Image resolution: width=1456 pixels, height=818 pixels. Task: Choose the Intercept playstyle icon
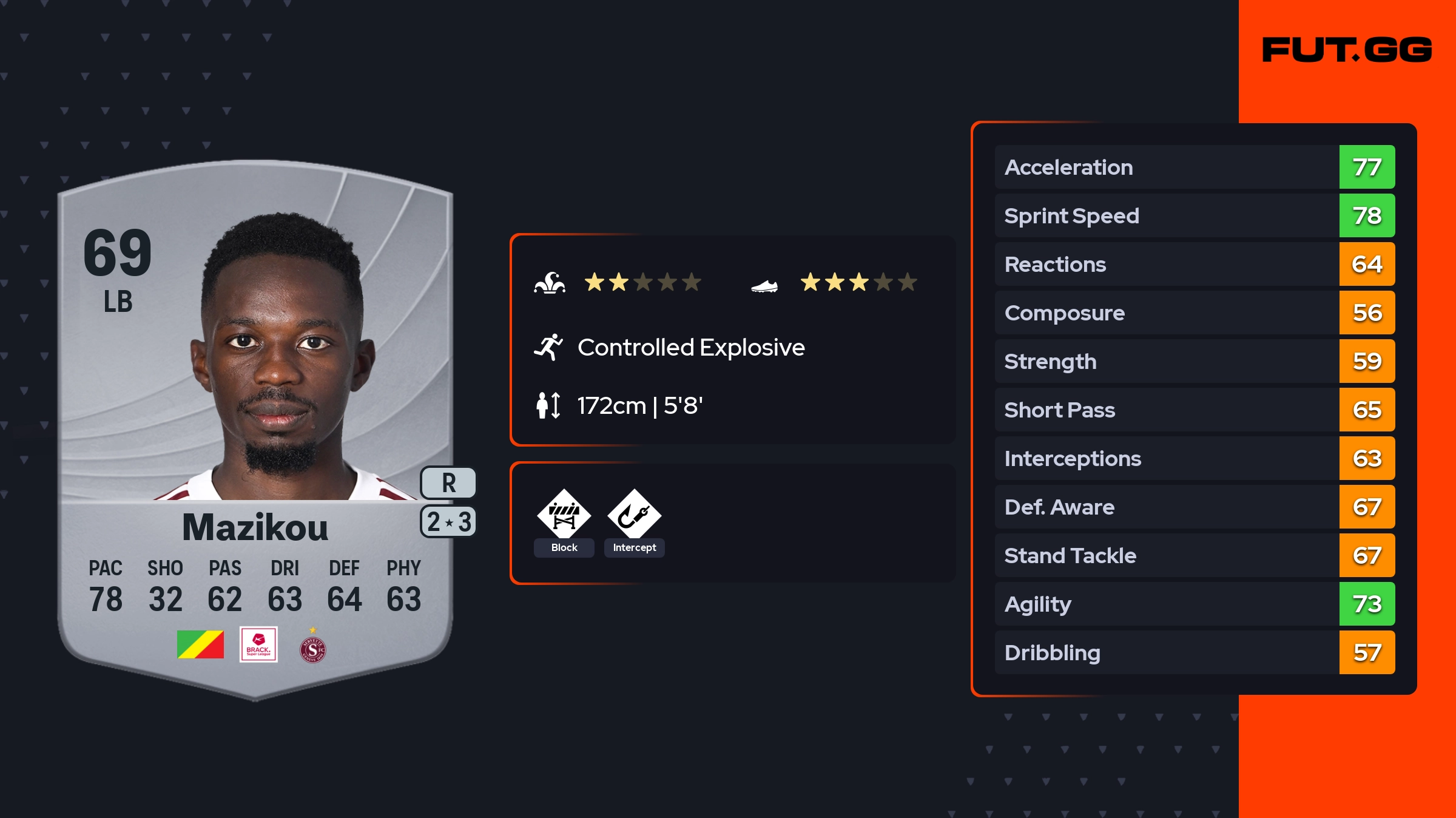click(x=634, y=515)
